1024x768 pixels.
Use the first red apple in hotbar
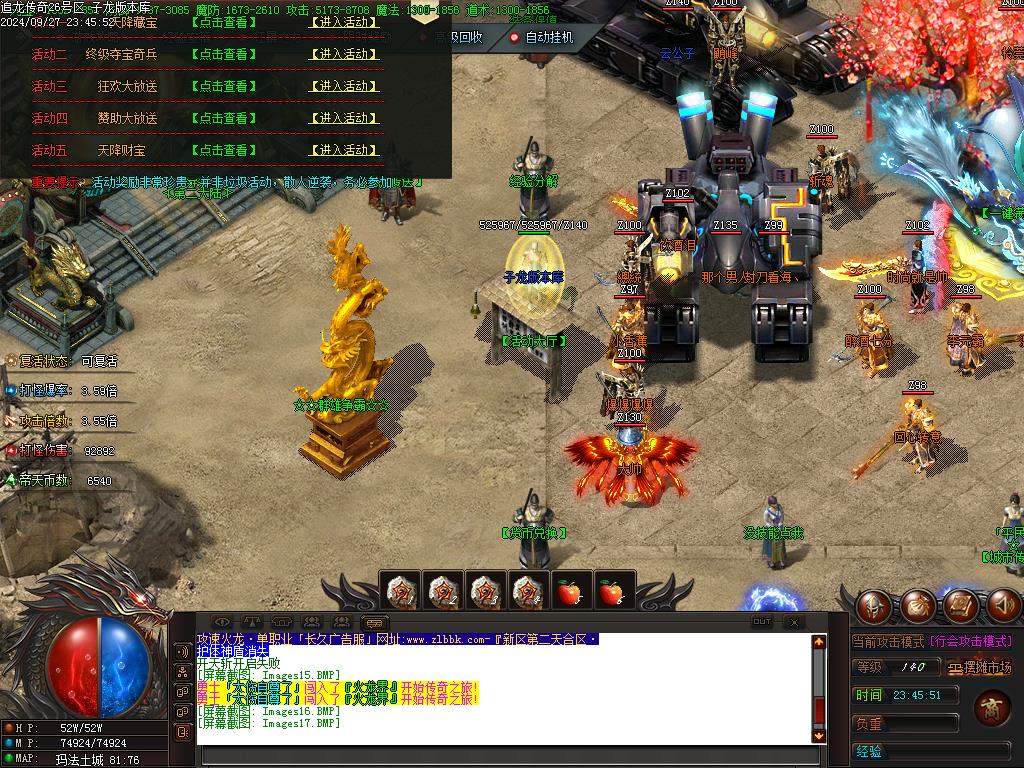(x=568, y=592)
